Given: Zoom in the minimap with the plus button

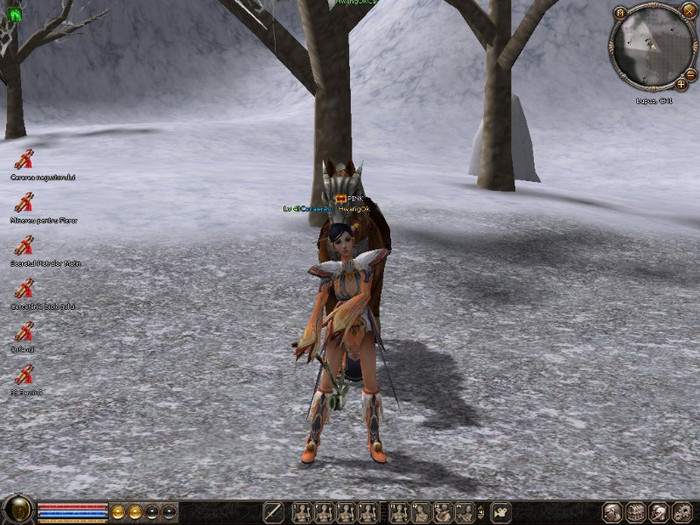Looking at the screenshot, I should click(681, 84).
